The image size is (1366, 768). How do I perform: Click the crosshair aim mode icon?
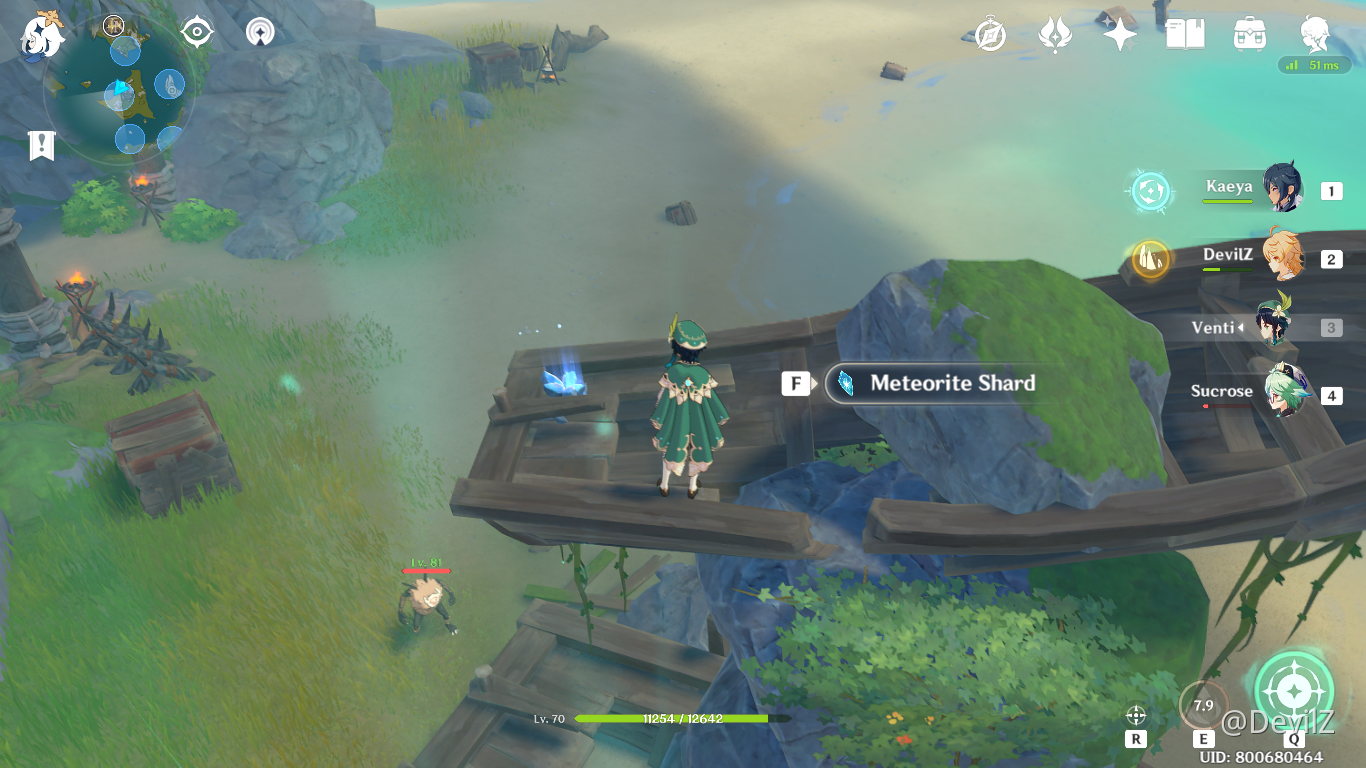pyautogui.click(x=1135, y=715)
